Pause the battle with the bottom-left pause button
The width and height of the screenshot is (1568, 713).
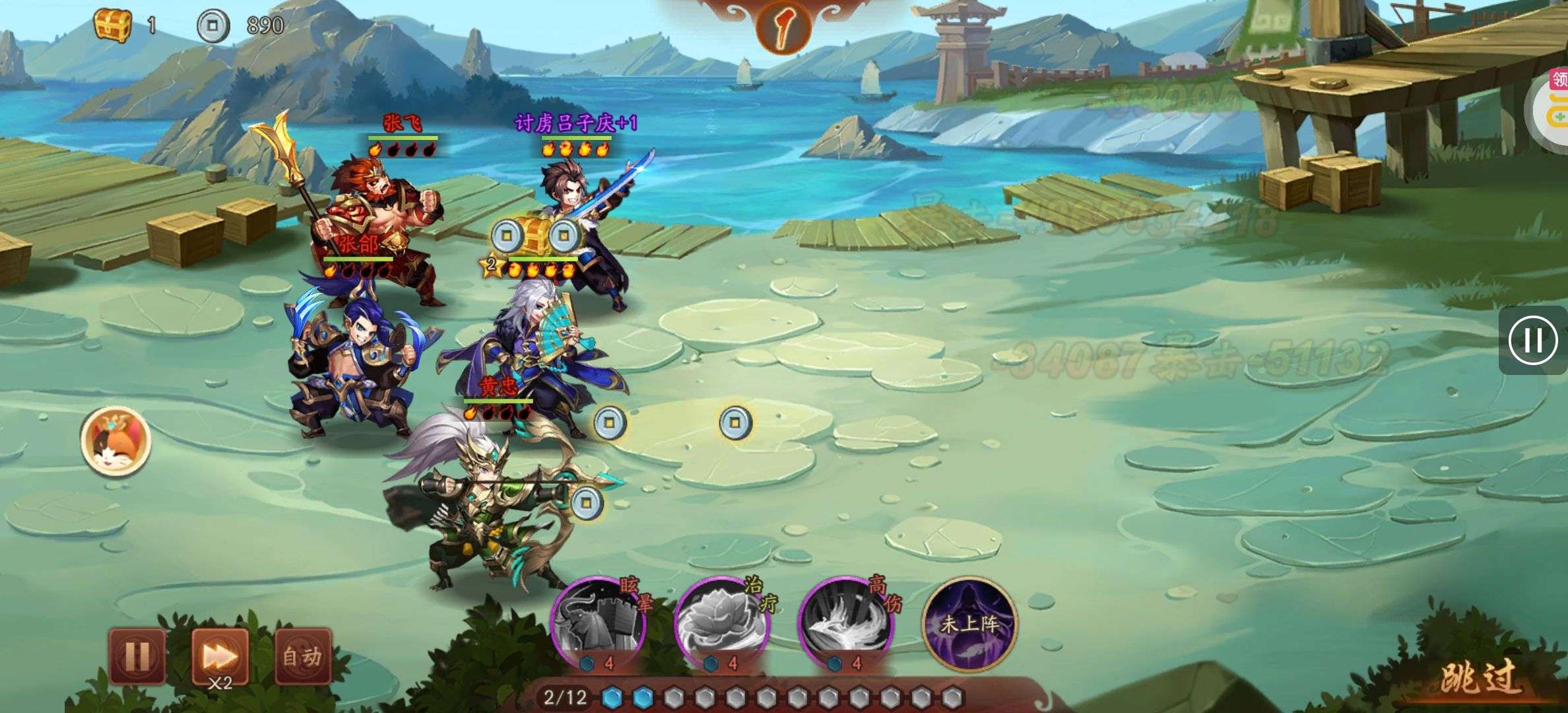coord(137,656)
